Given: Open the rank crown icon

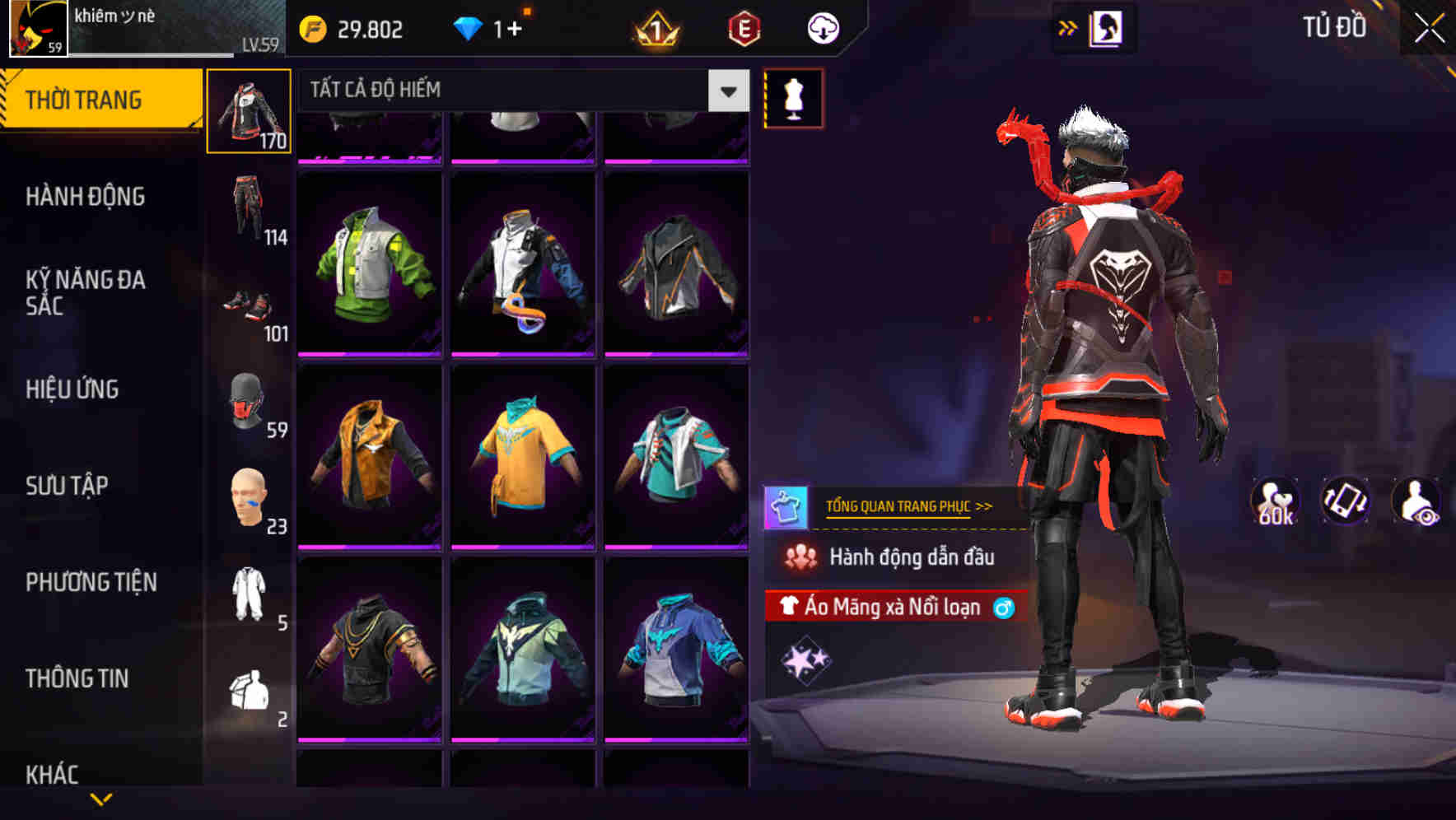Looking at the screenshot, I should click(655, 30).
